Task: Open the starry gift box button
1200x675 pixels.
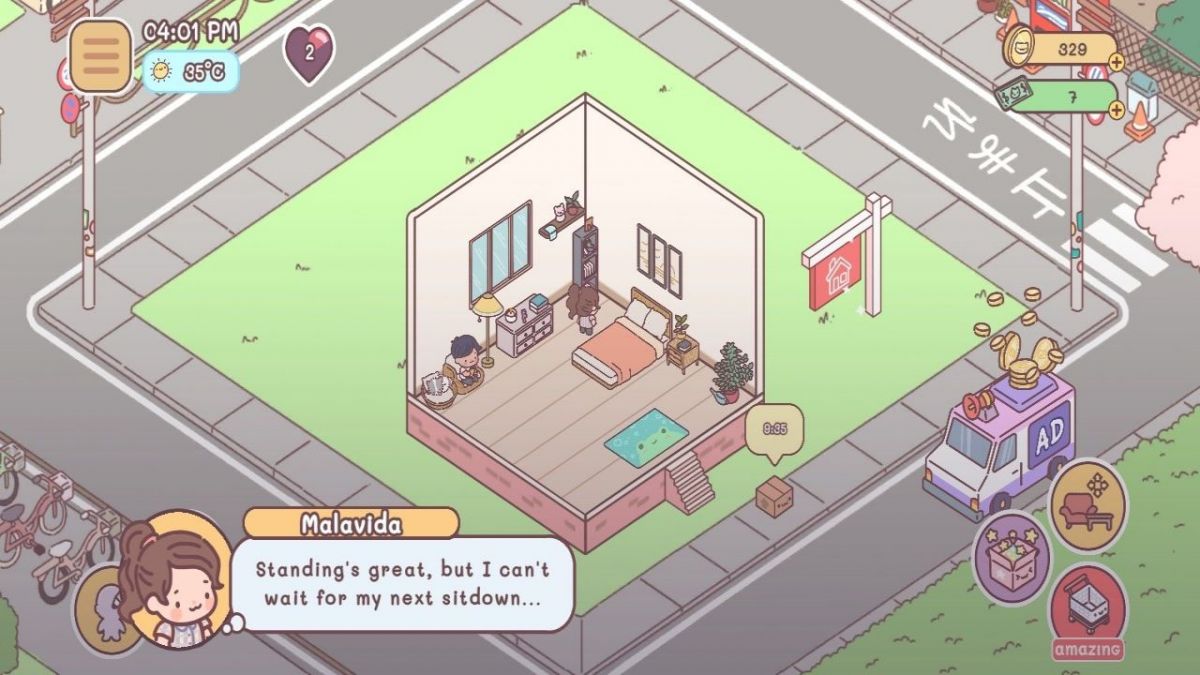Action: 1012,558
